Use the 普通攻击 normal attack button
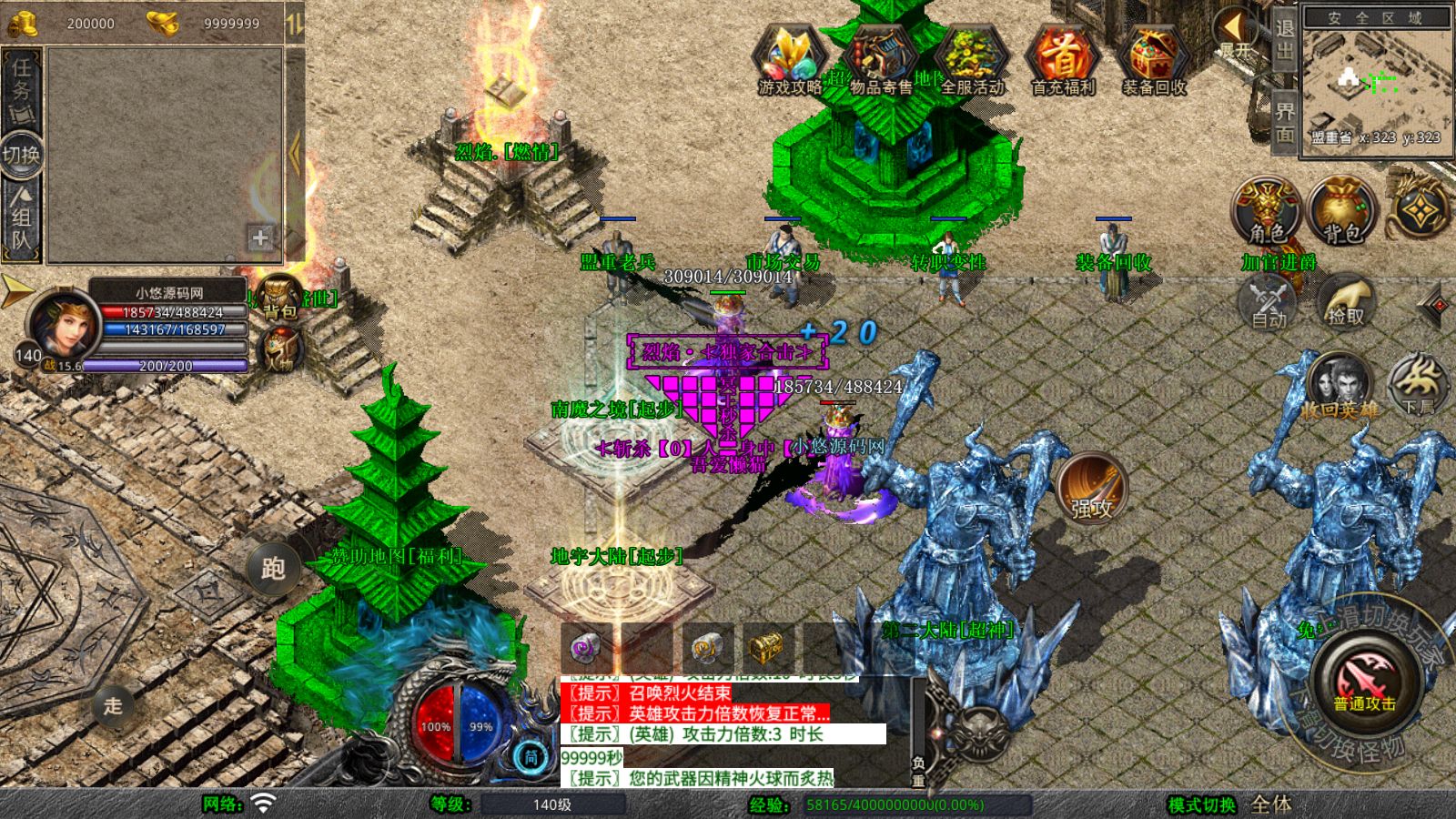Screen dimensions: 1456x819 pos(1364,682)
